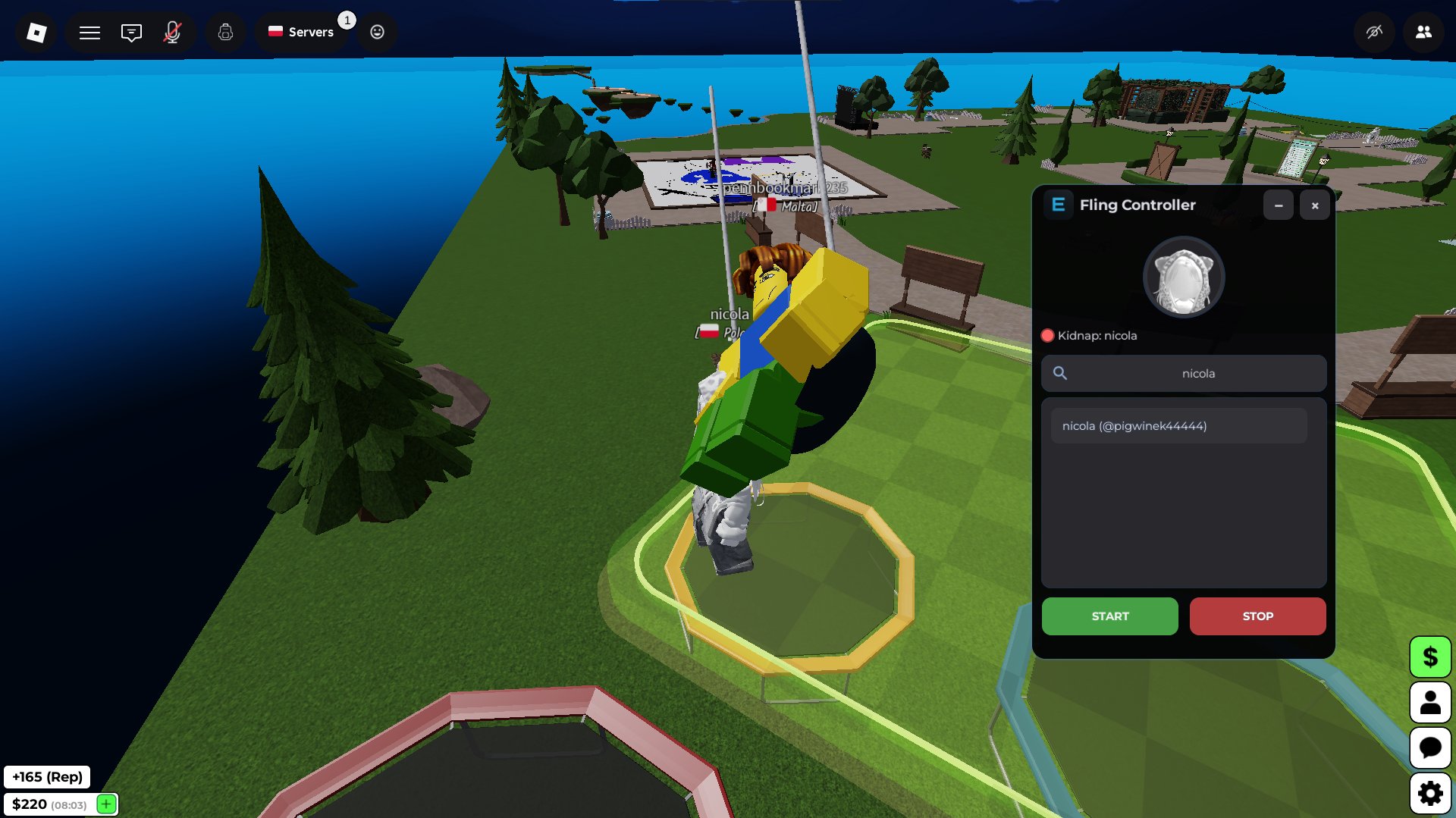Open the hamburger menu

coord(89,32)
